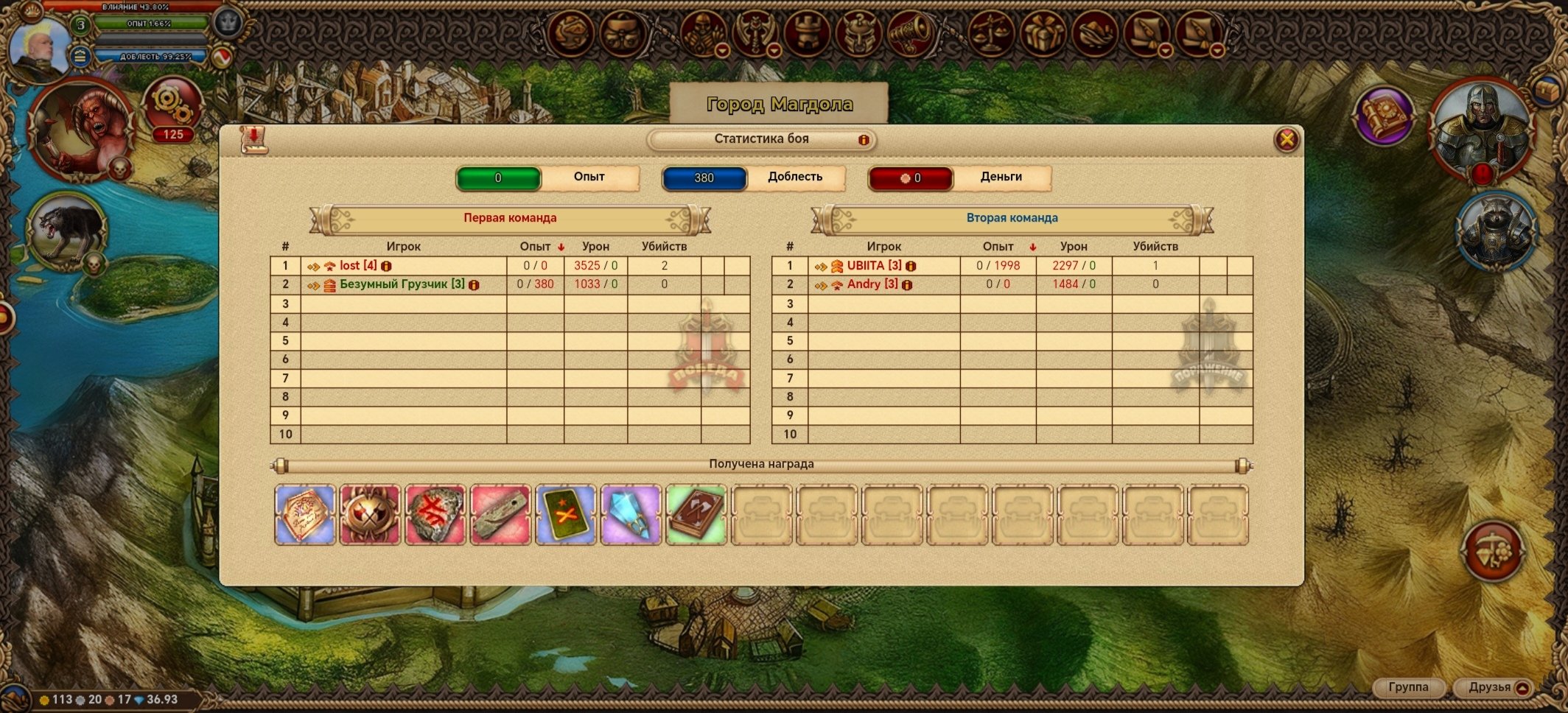Open the purple spellbook icon

[x=1385, y=116]
